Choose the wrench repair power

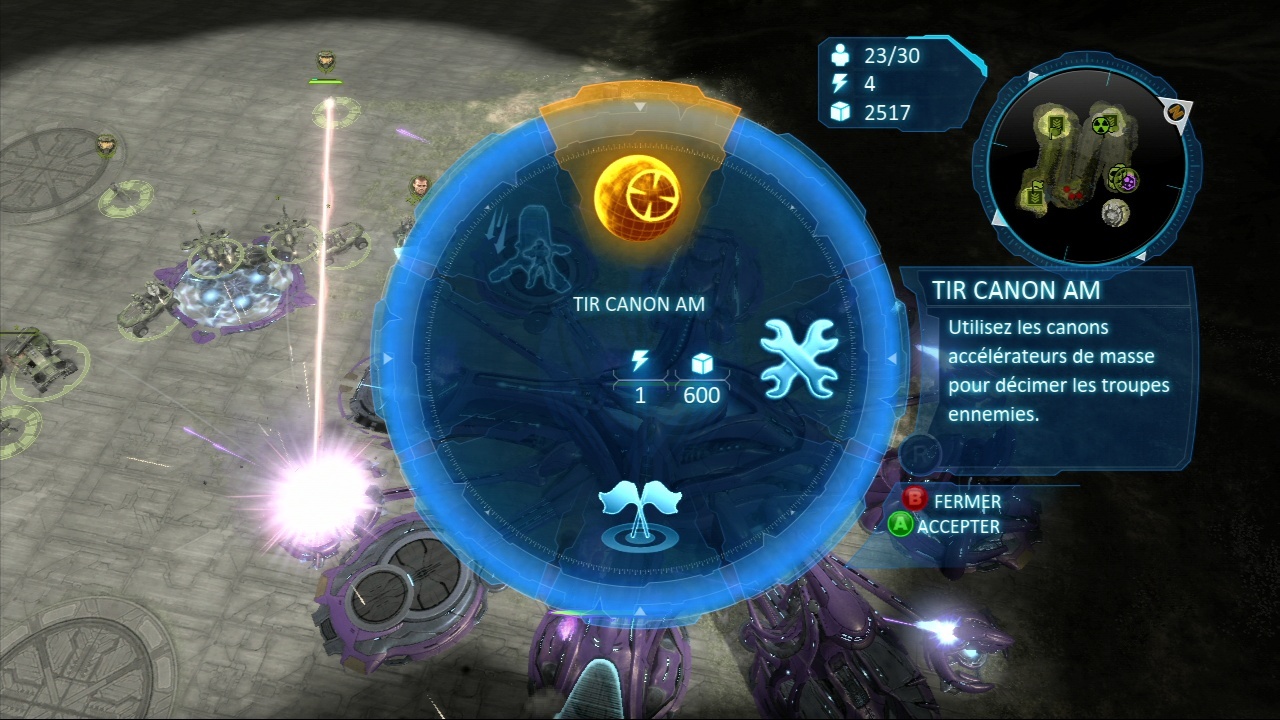pos(799,358)
